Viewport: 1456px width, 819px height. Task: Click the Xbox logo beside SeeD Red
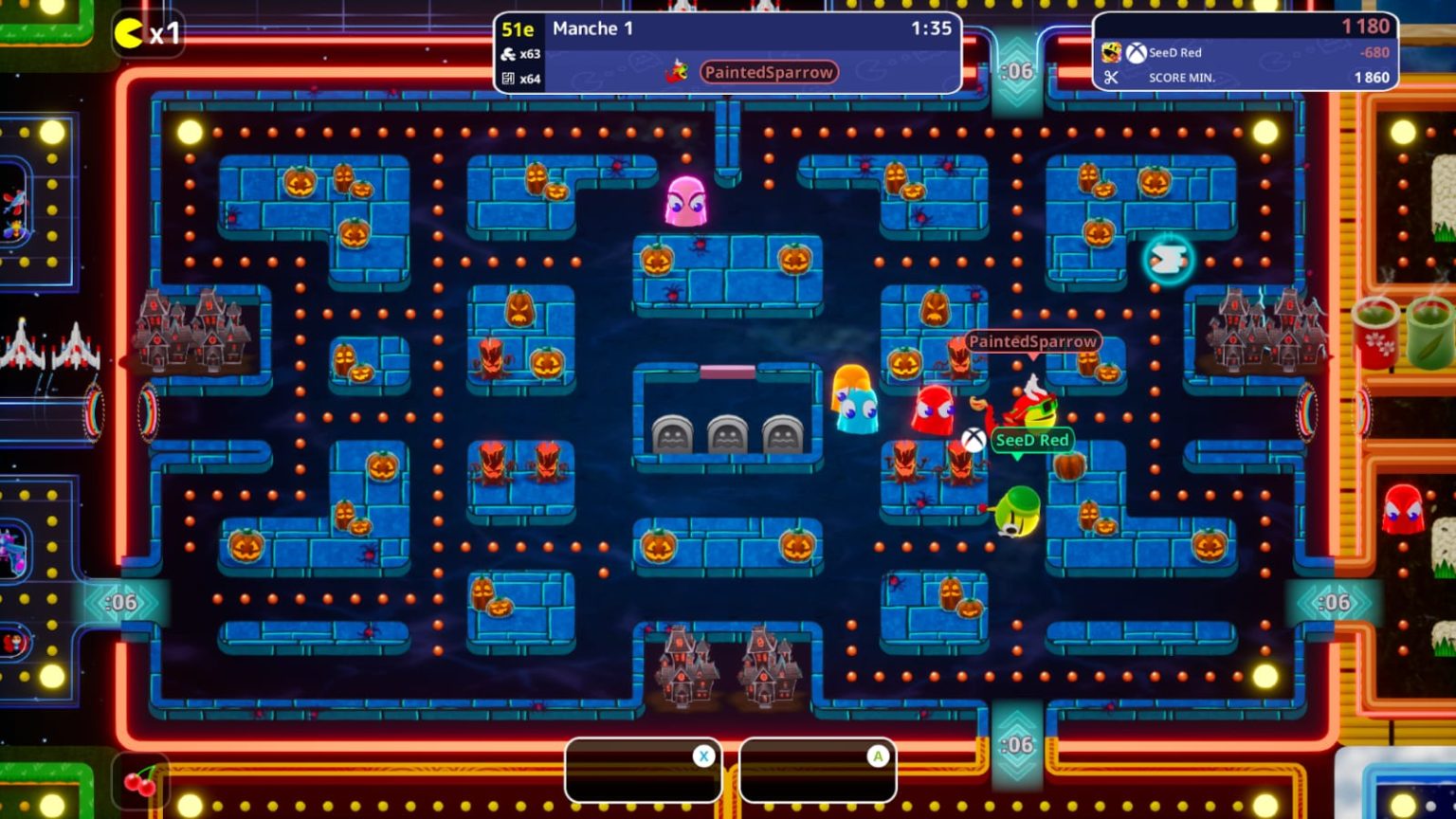pyautogui.click(x=1136, y=53)
